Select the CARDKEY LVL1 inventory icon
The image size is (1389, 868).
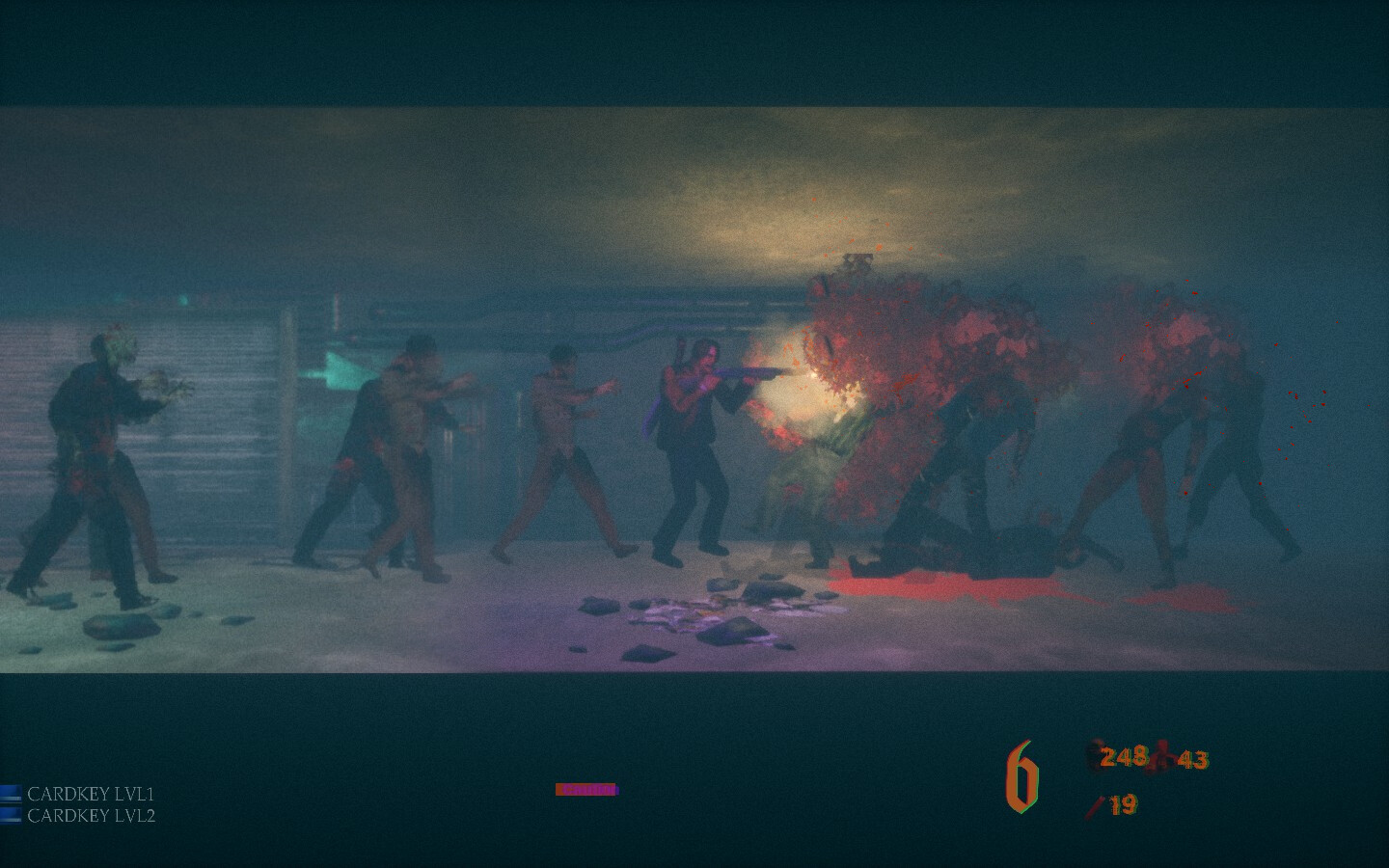(13, 793)
